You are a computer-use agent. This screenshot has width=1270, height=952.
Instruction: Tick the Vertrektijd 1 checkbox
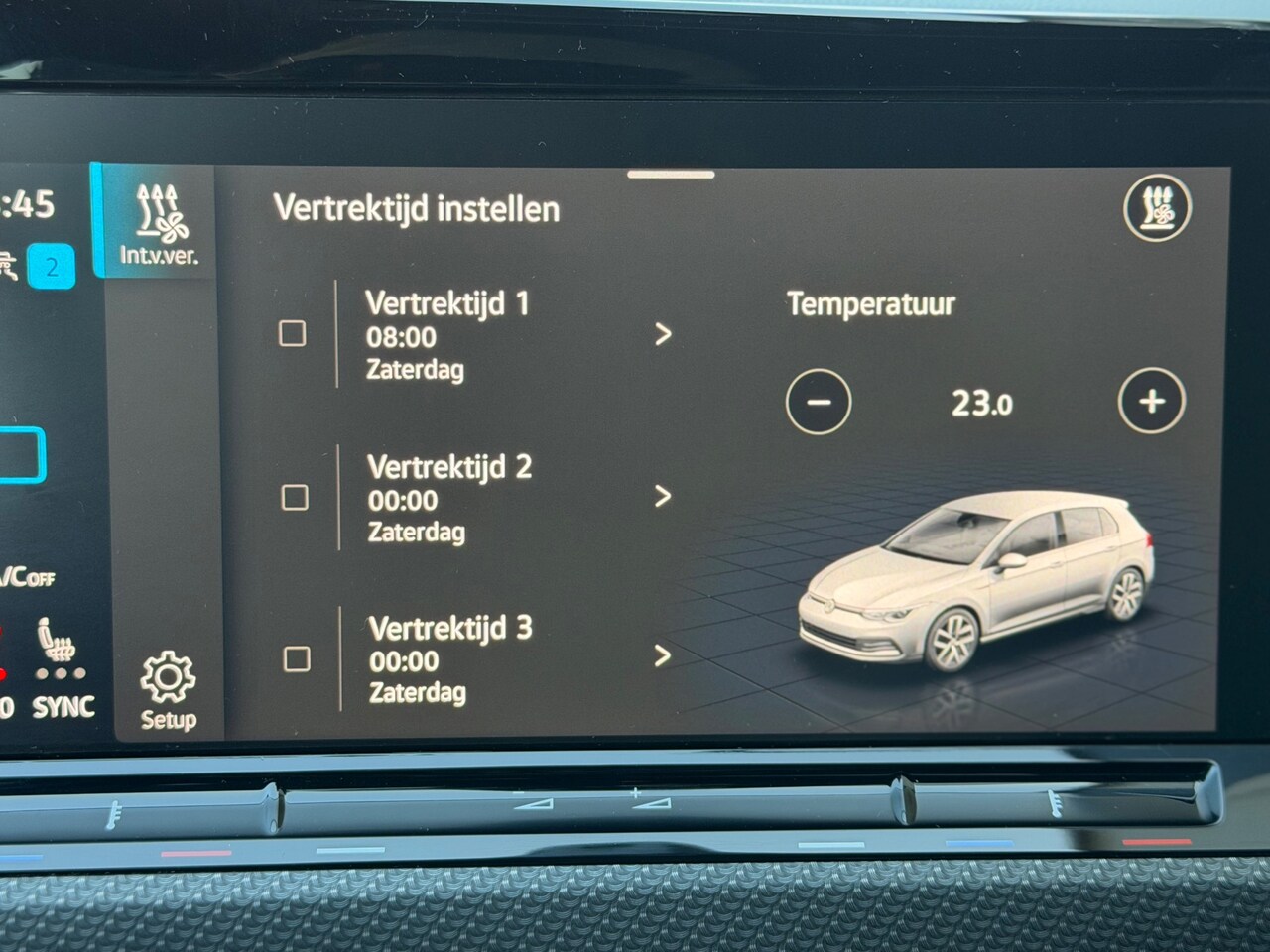(292, 333)
